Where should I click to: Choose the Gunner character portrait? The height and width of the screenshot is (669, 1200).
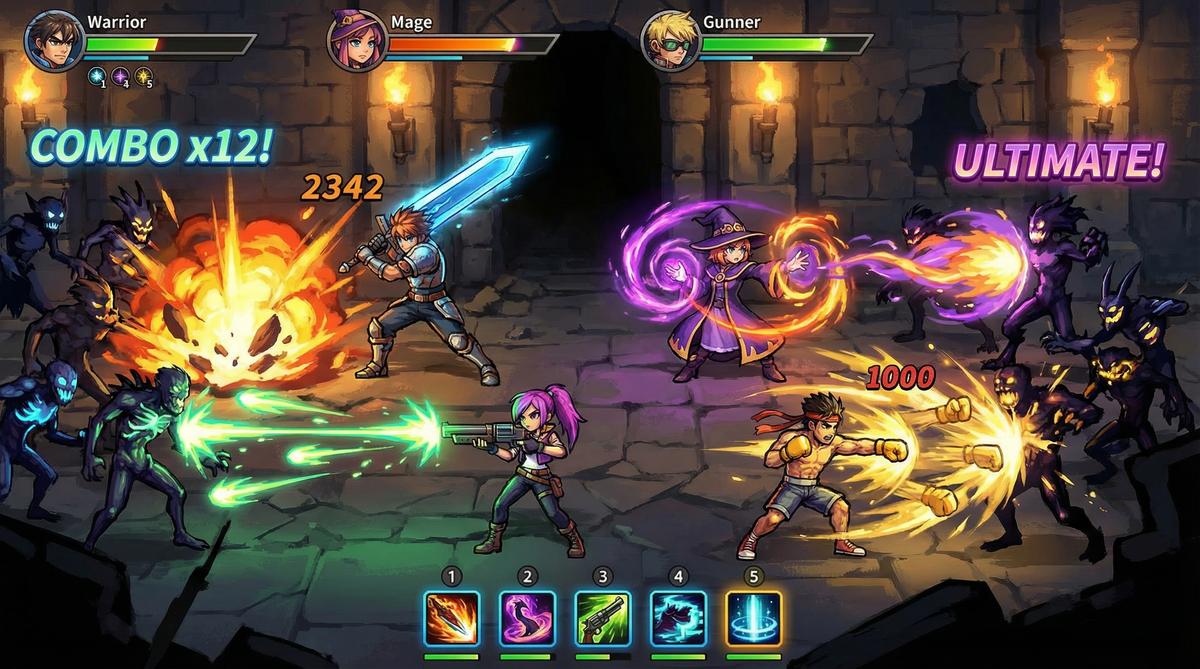pos(669,41)
